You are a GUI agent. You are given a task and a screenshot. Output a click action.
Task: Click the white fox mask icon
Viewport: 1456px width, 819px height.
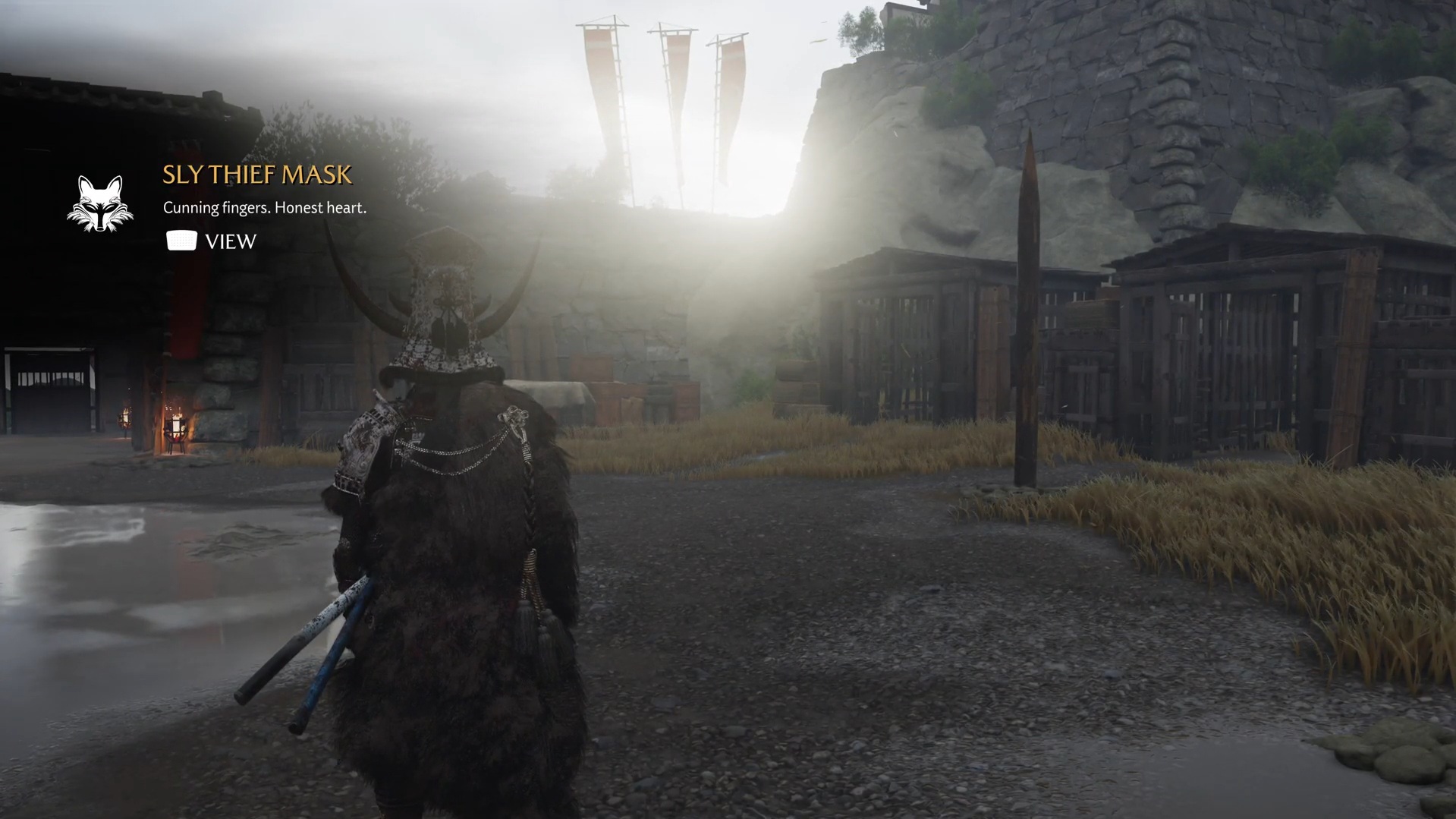[x=100, y=203]
